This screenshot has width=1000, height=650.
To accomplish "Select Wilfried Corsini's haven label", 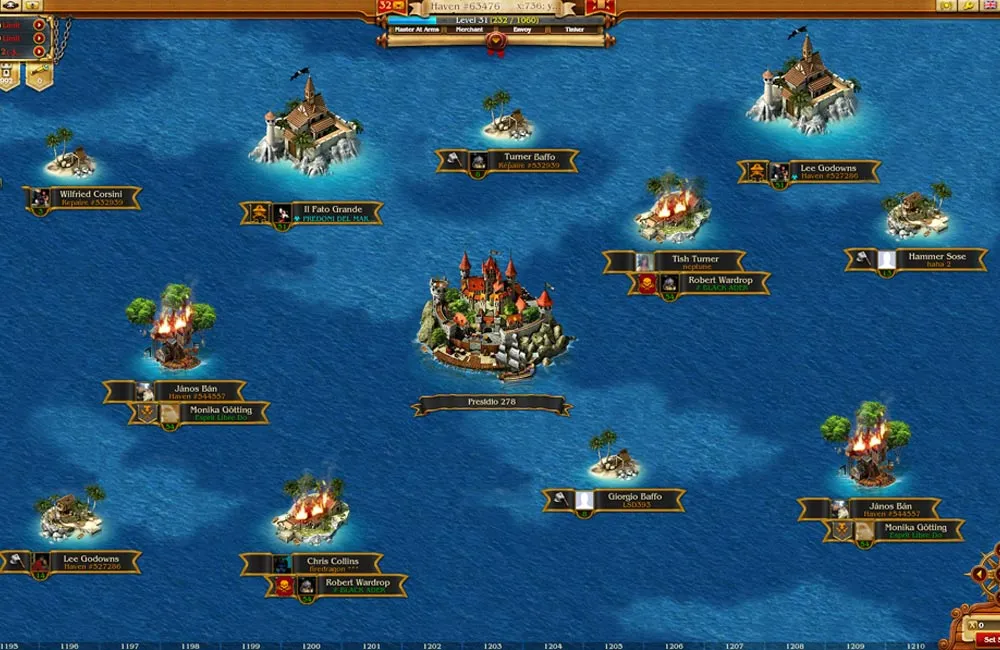I will 84,198.
